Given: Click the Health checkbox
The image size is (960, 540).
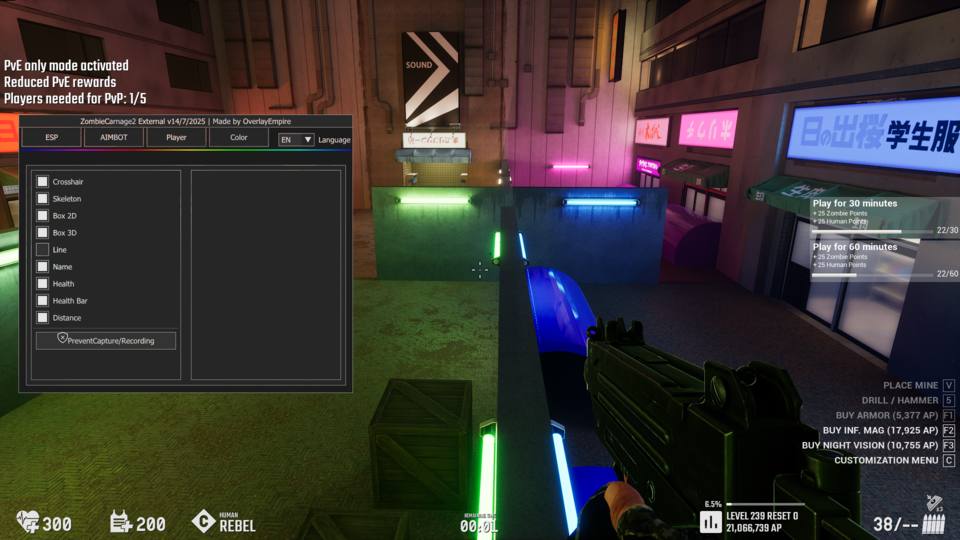Looking at the screenshot, I should coord(43,284).
